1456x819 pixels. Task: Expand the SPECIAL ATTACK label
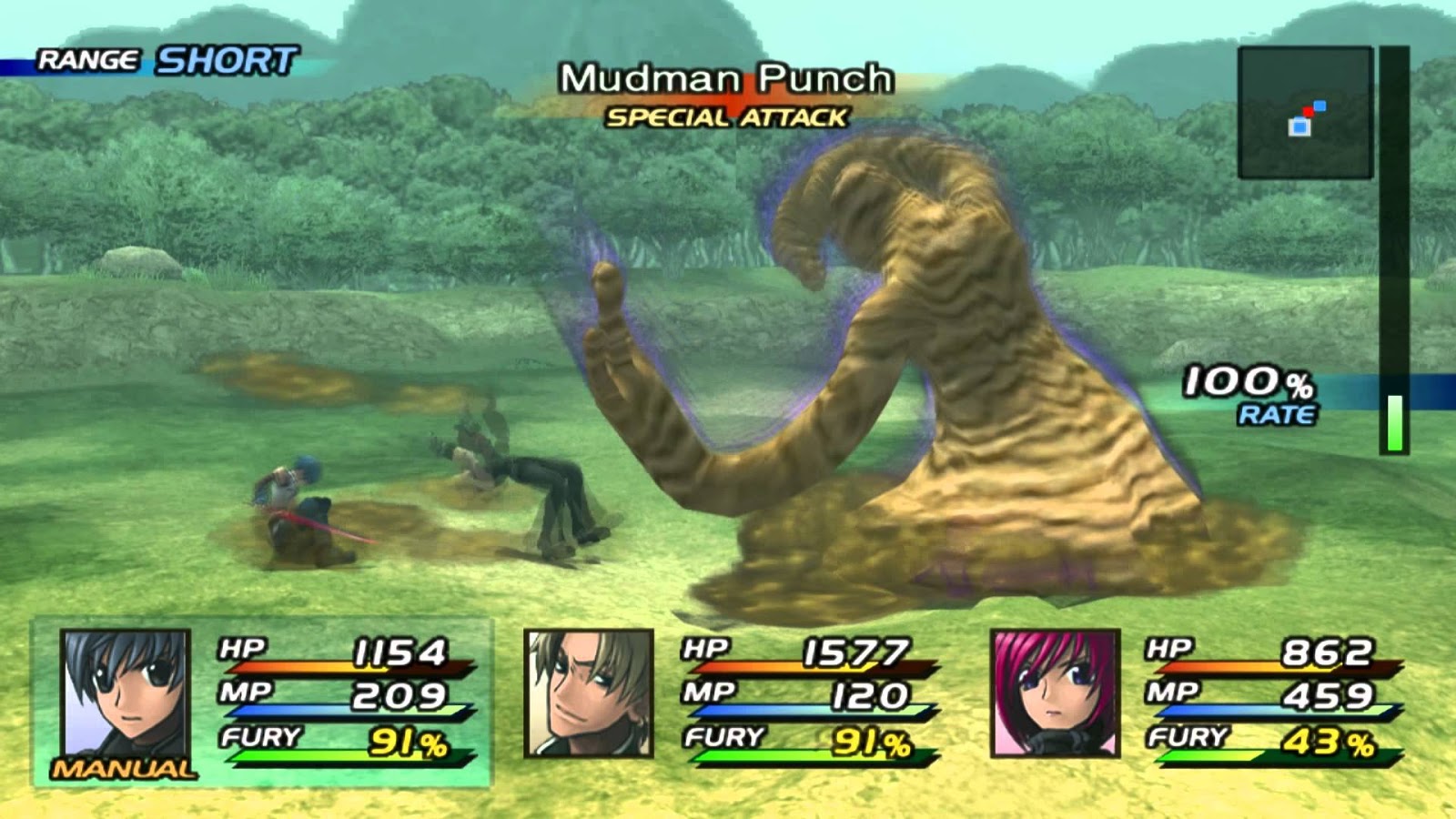tap(728, 116)
